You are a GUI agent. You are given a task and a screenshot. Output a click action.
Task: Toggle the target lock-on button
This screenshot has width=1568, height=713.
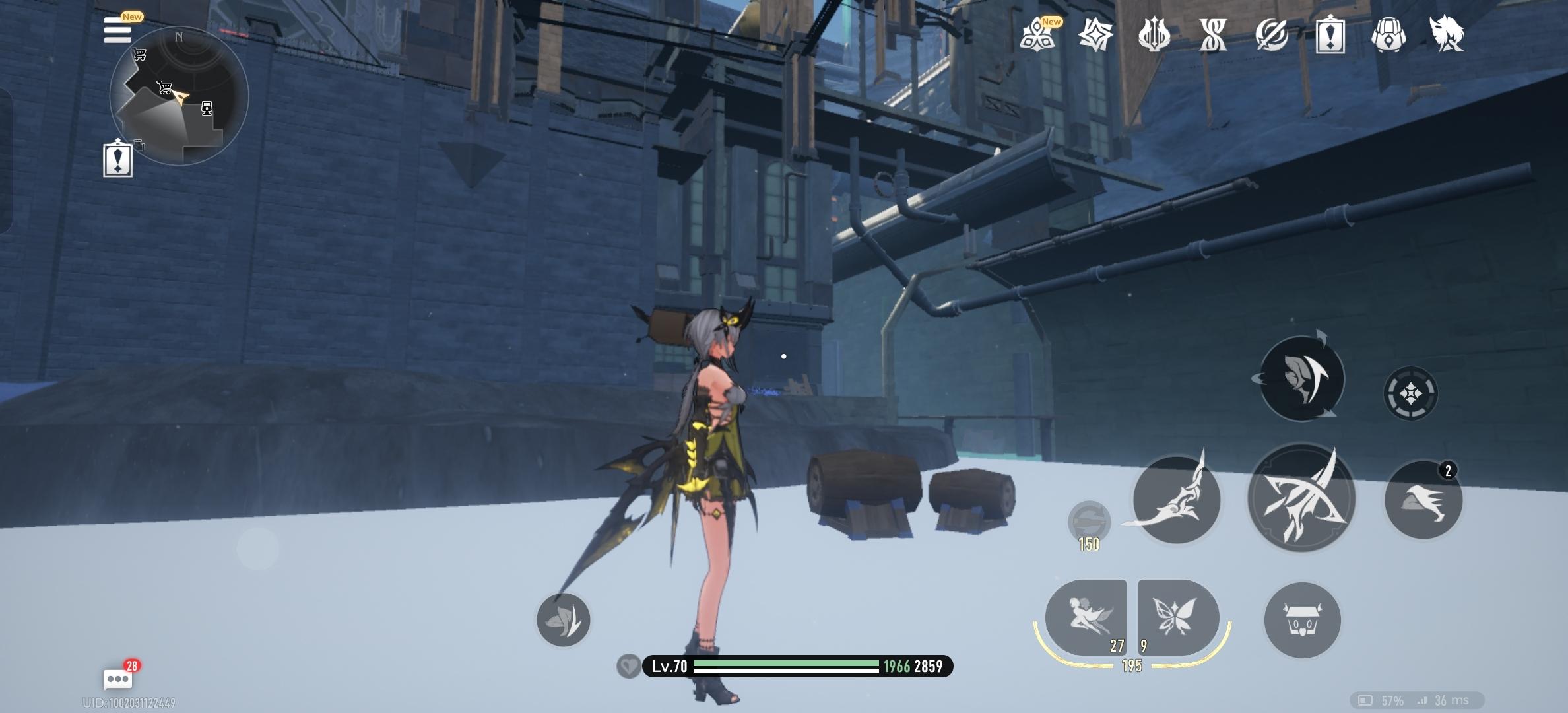[x=1410, y=394]
